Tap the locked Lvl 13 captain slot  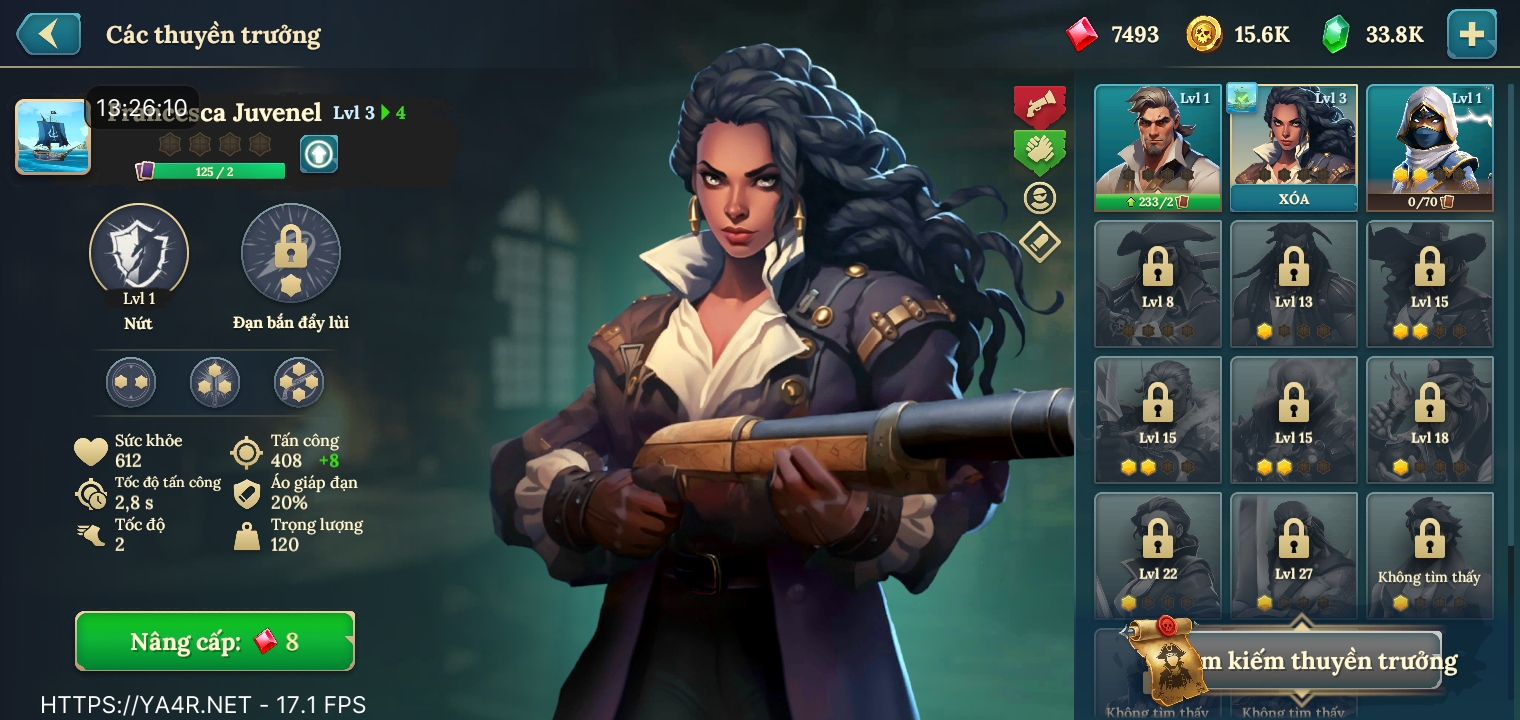pos(1294,283)
